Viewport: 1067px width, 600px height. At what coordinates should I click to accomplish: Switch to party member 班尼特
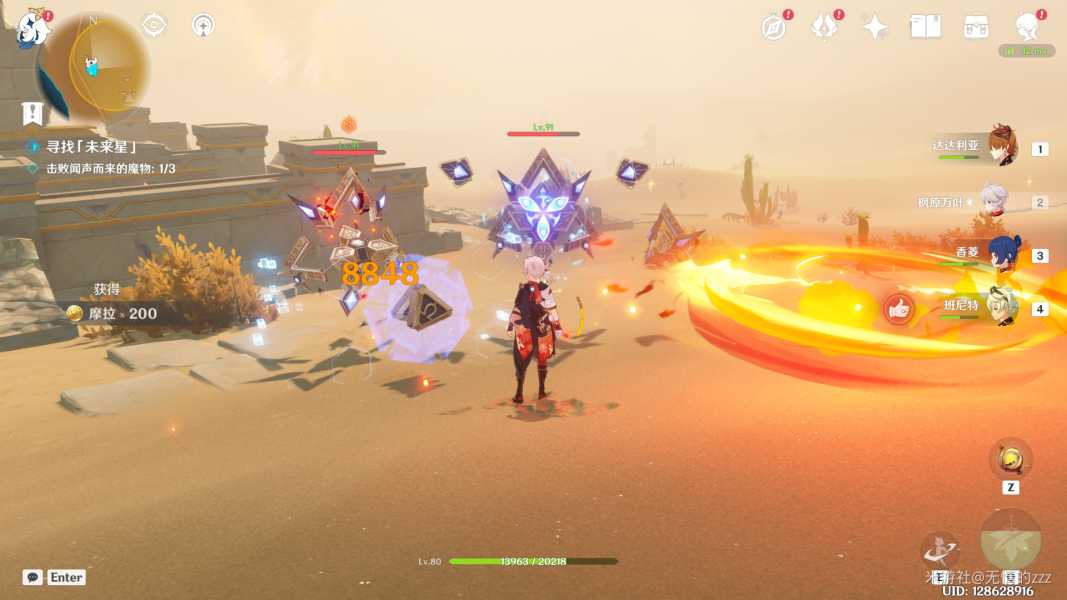click(1002, 308)
